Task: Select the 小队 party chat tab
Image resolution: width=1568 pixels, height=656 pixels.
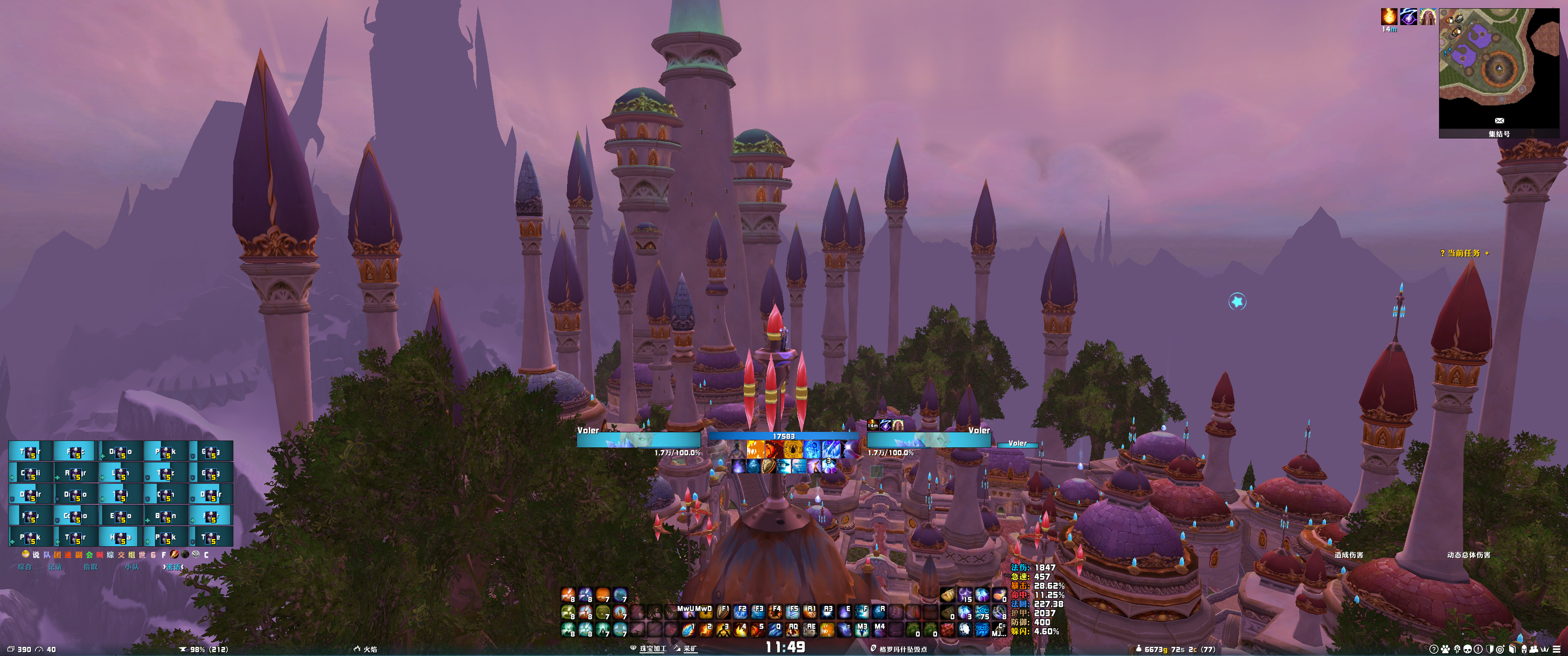Action: 131,567
